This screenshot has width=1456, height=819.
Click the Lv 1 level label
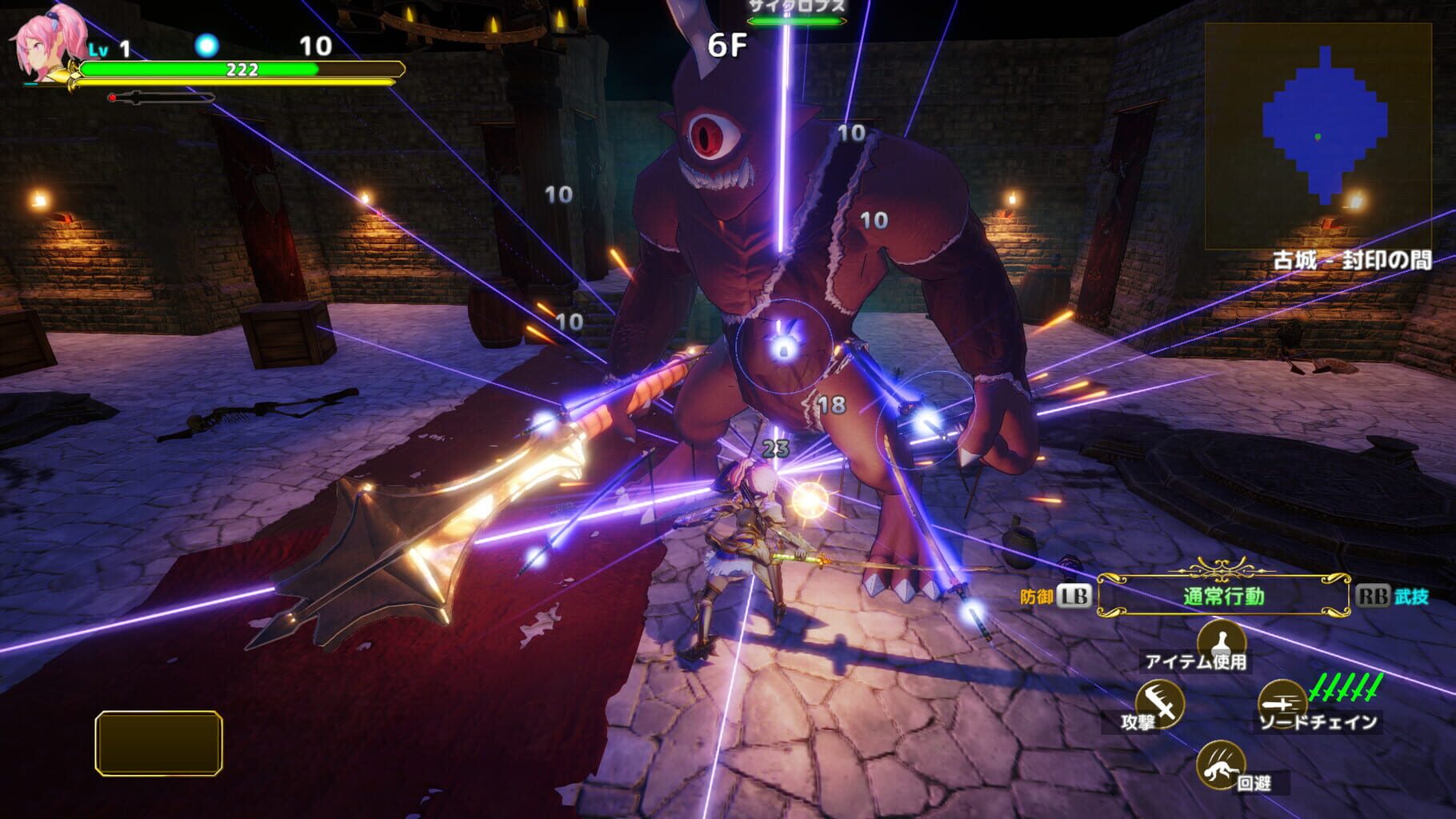(110, 50)
